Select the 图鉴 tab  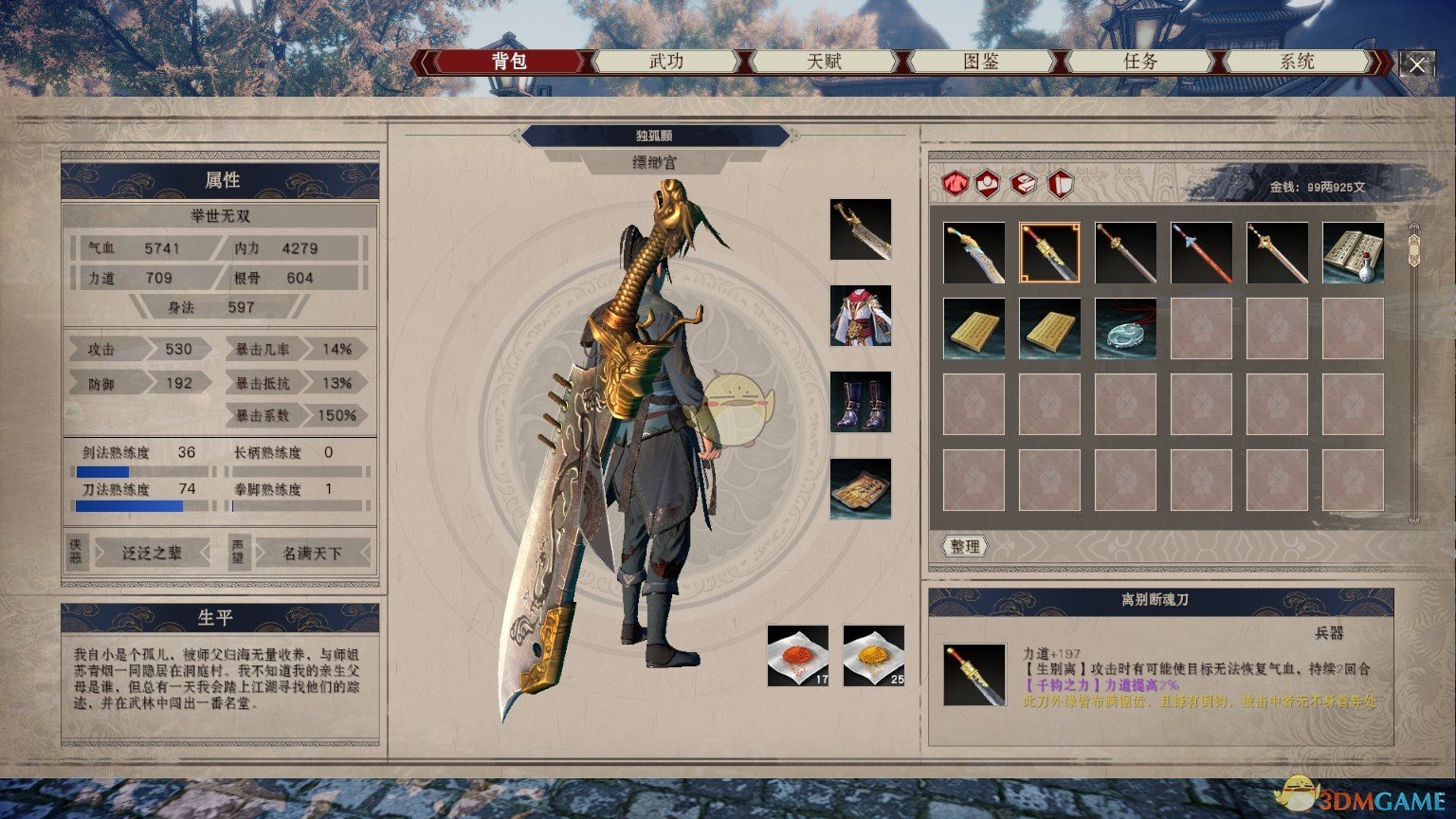[x=981, y=62]
